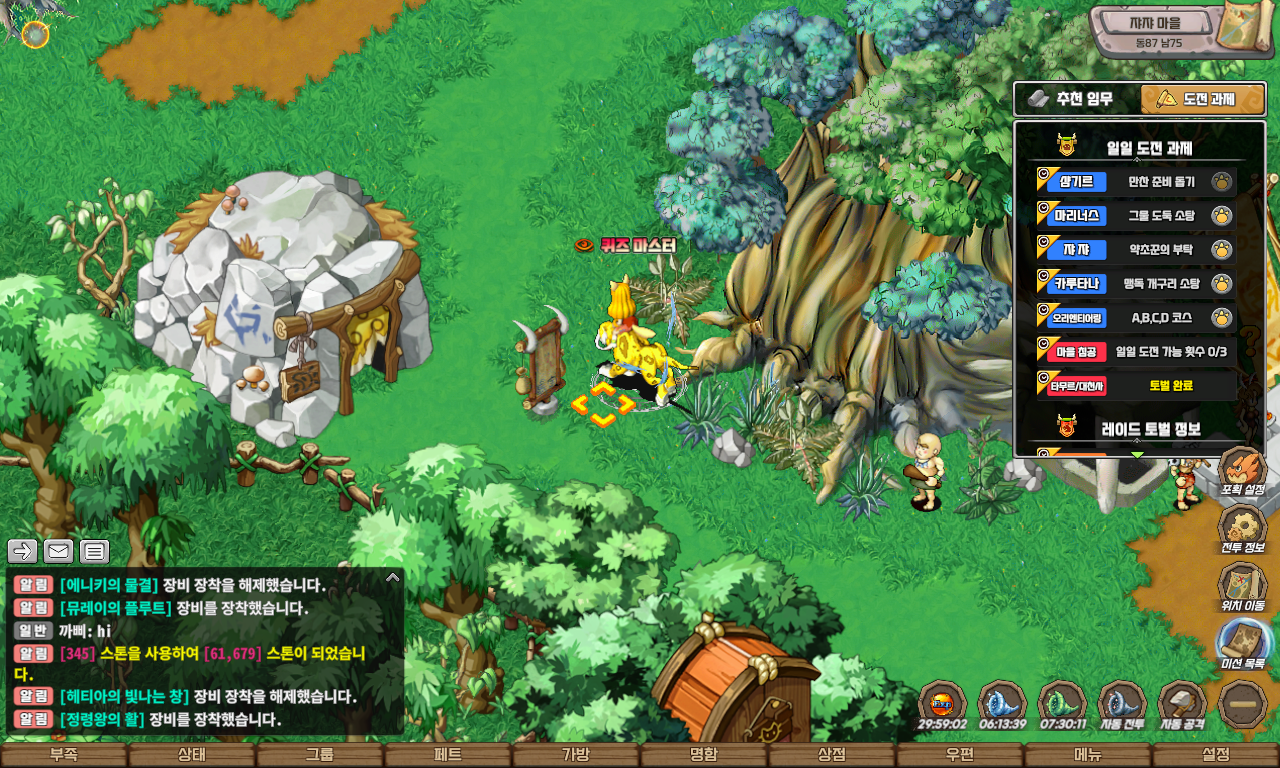Choose the 마리너스 daily challenge row
Viewport: 1280px width, 768px height.
[1135, 215]
